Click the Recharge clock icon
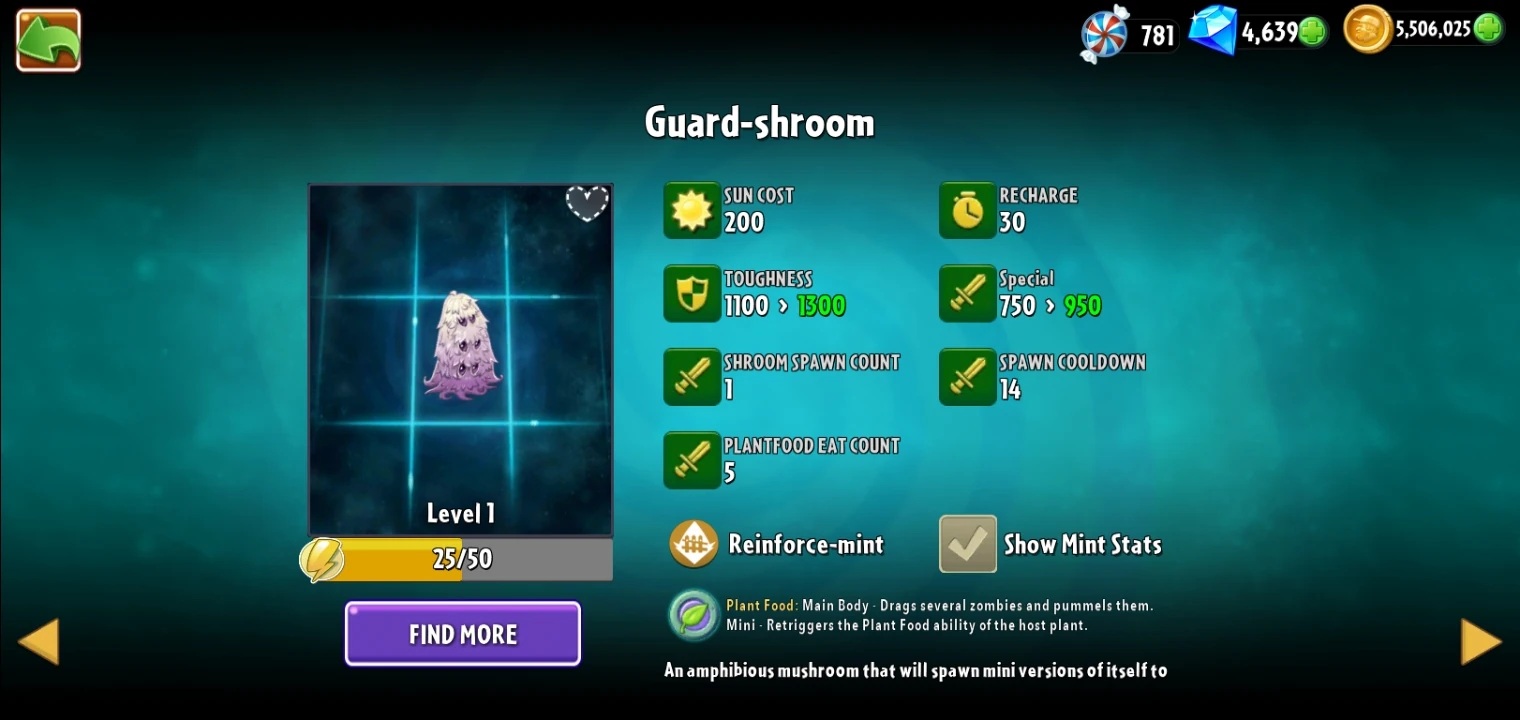This screenshot has height=720, width=1520. tap(966, 210)
